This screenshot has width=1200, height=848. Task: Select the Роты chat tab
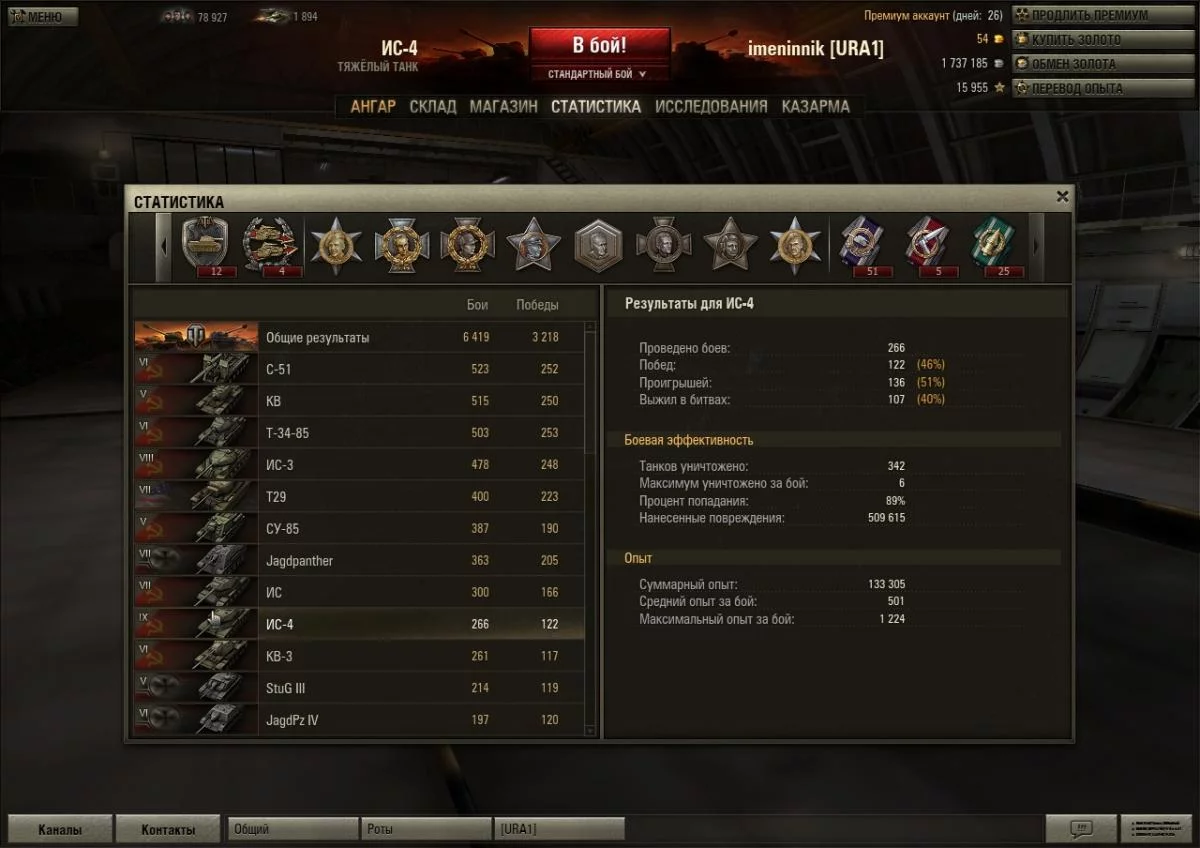(x=425, y=830)
